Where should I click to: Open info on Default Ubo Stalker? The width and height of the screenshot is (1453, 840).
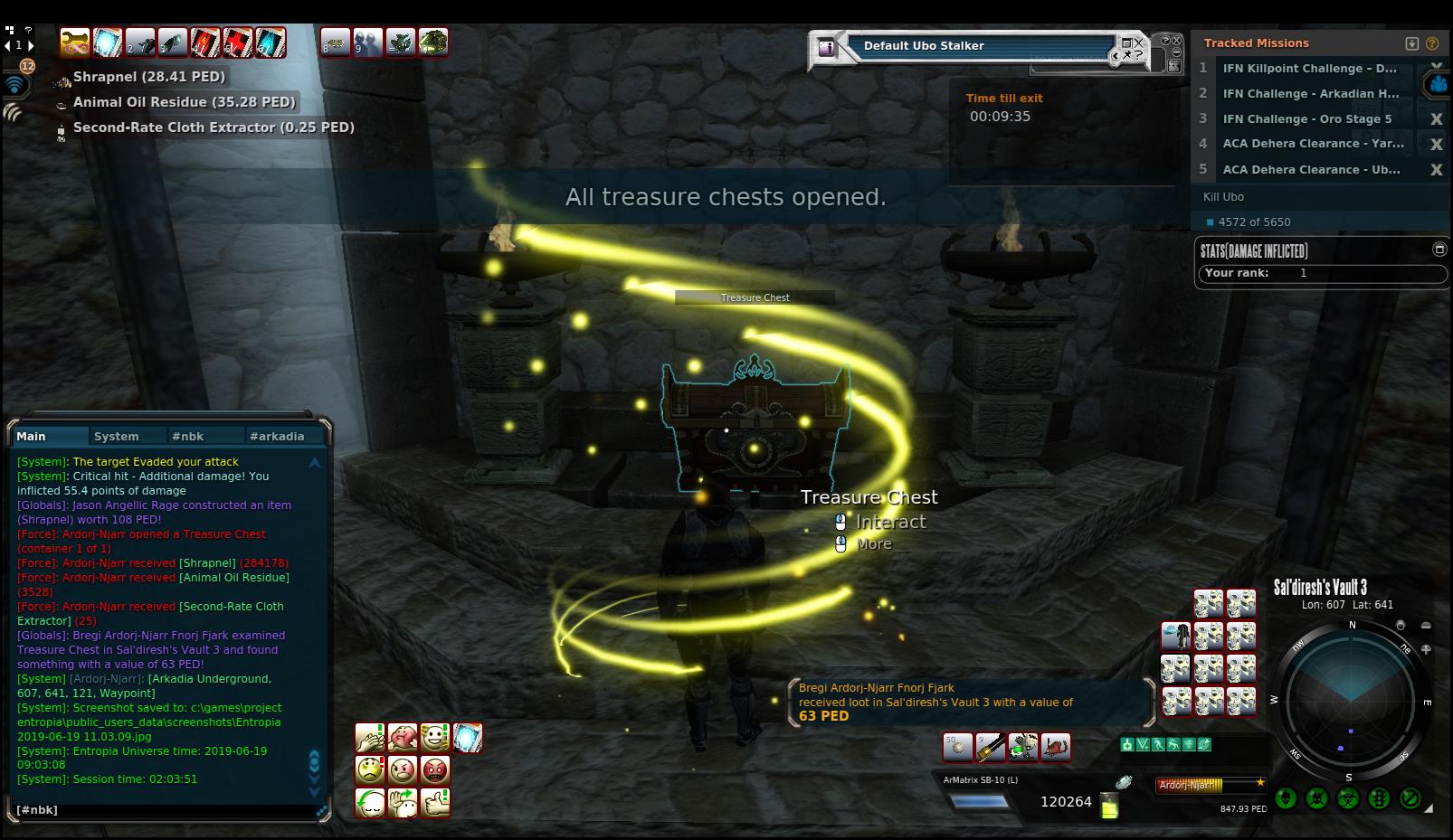tap(827, 48)
